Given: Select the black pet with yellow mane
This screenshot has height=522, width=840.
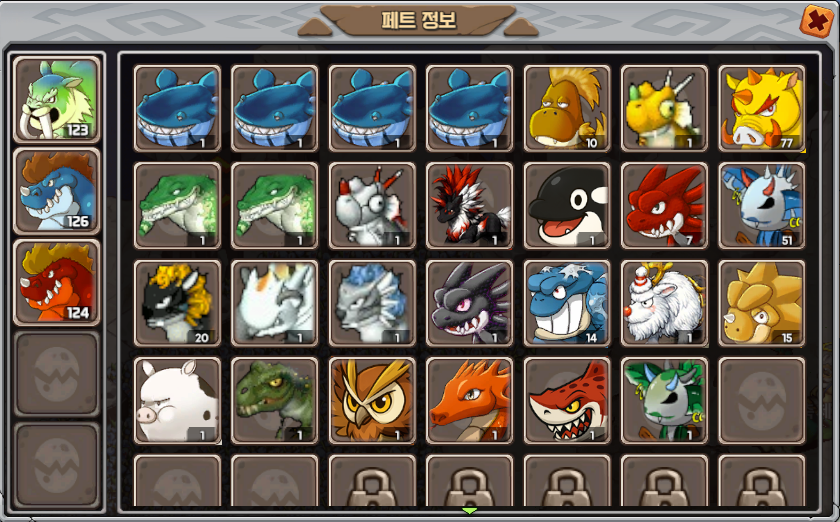Looking at the screenshot, I should [177, 302].
